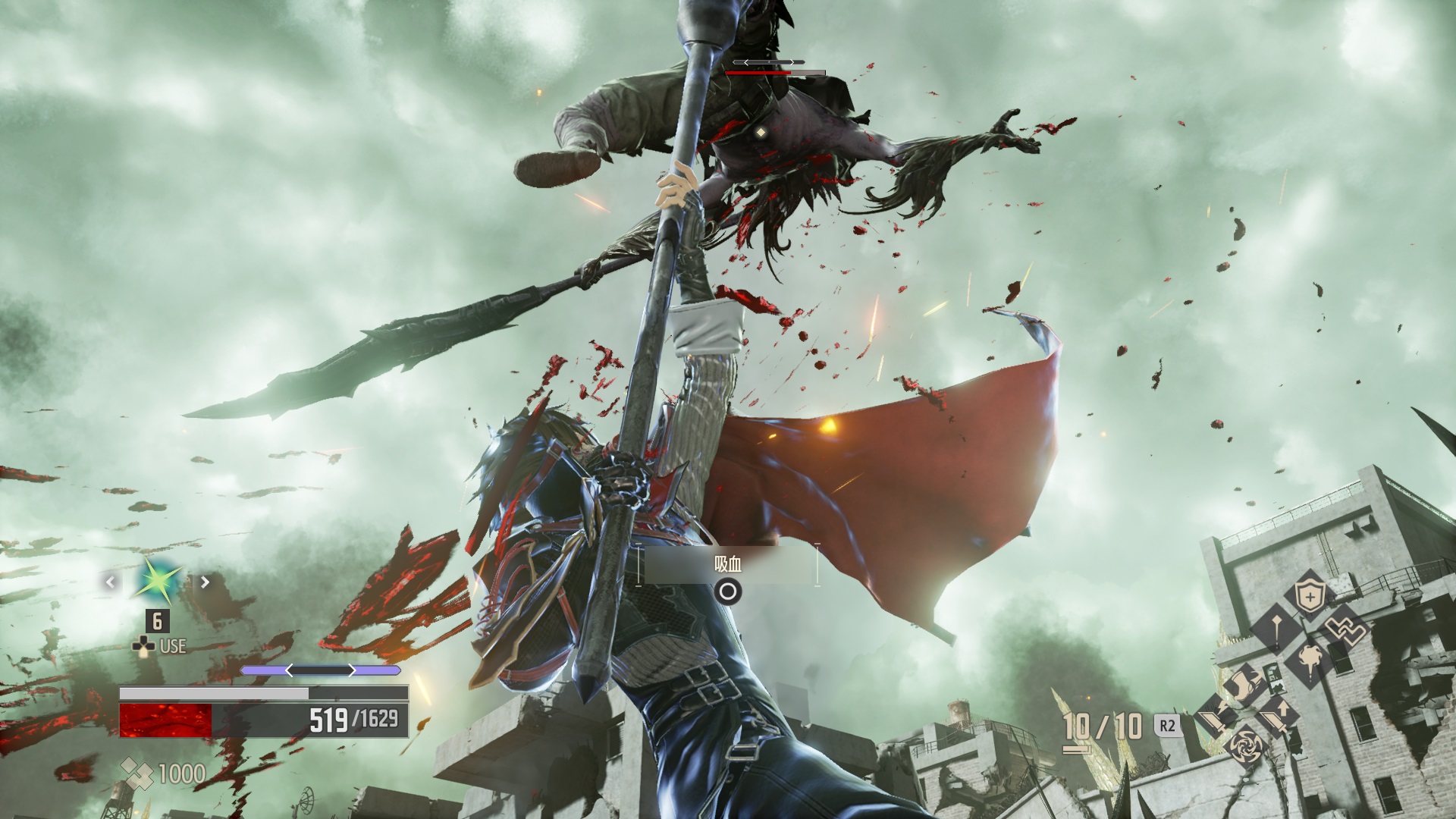Click the left chevron on the Ichor gauge
The height and width of the screenshot is (819, 1456).
(x=289, y=670)
